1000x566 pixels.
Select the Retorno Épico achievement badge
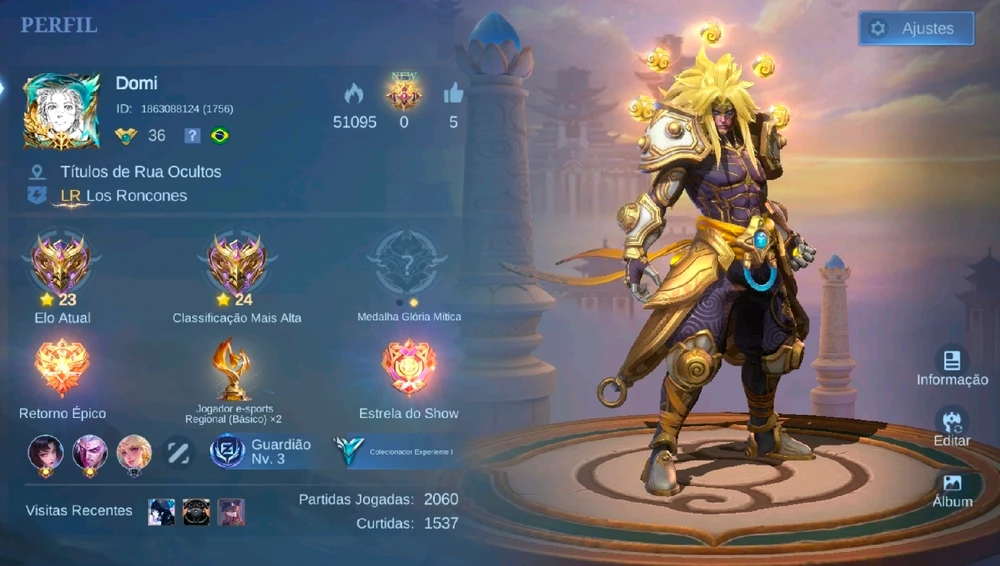pyautogui.click(x=62, y=368)
